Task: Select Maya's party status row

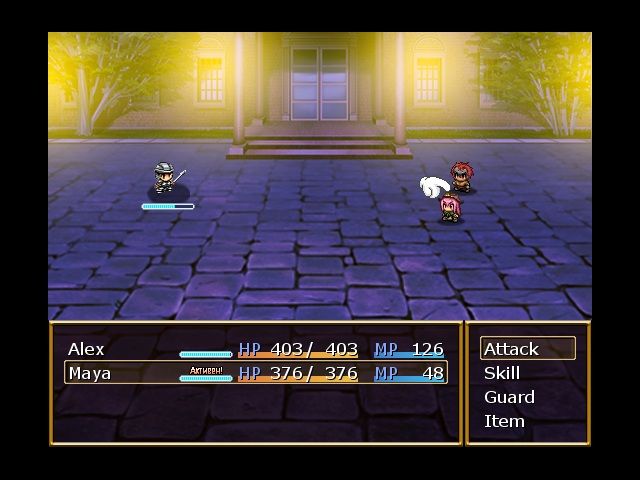Action: (255, 373)
